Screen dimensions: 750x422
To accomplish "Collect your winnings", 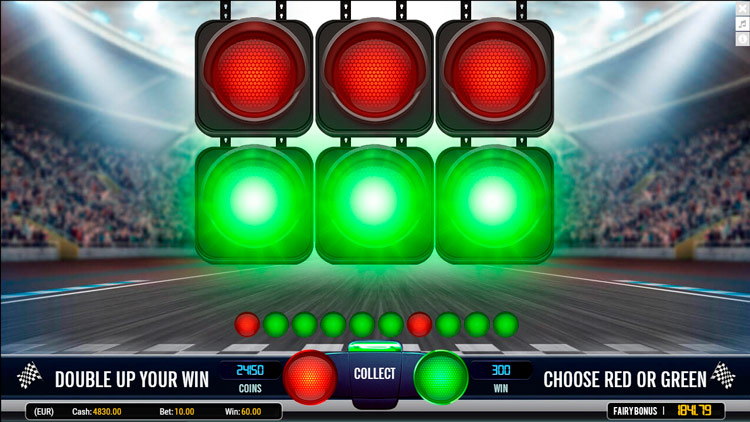I will coord(375,374).
